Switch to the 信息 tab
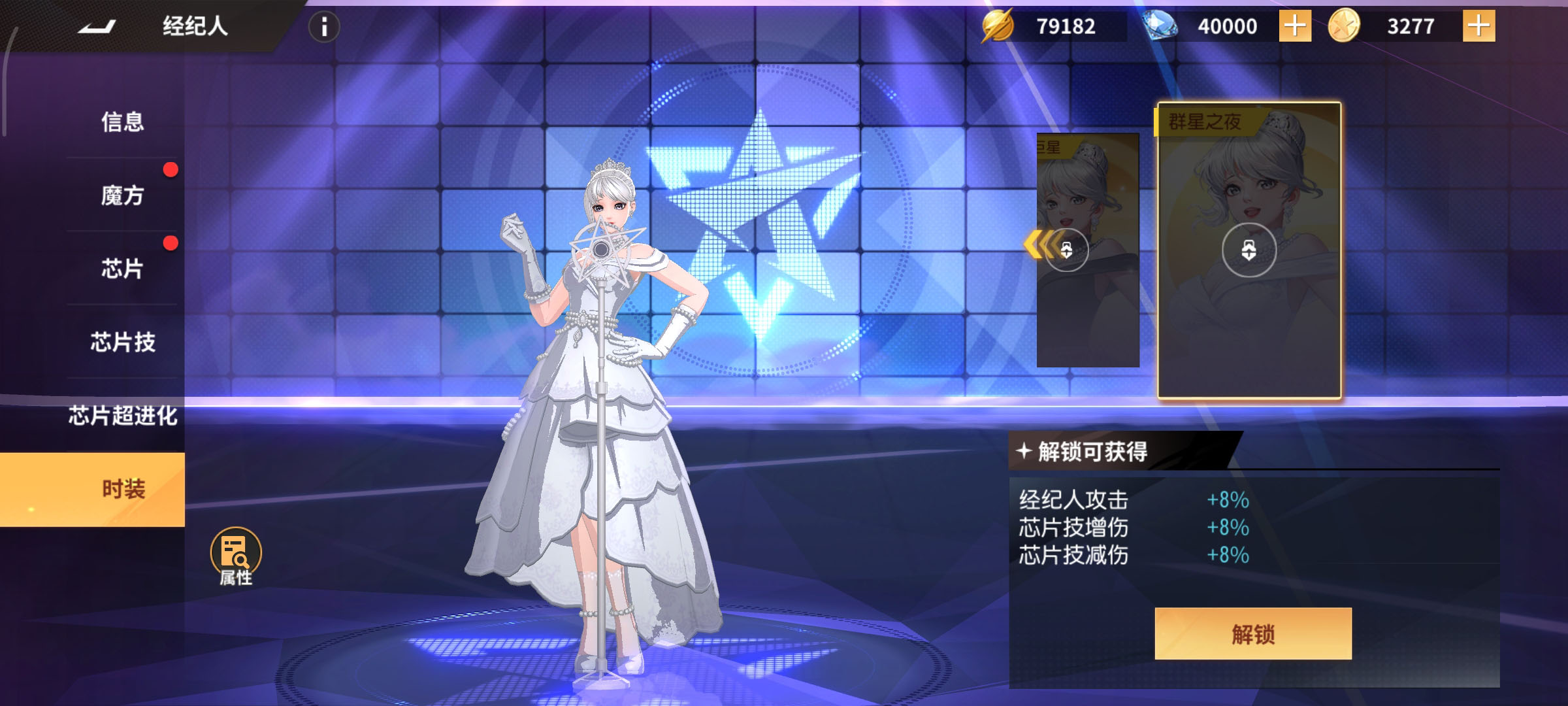1568x706 pixels. pos(122,122)
